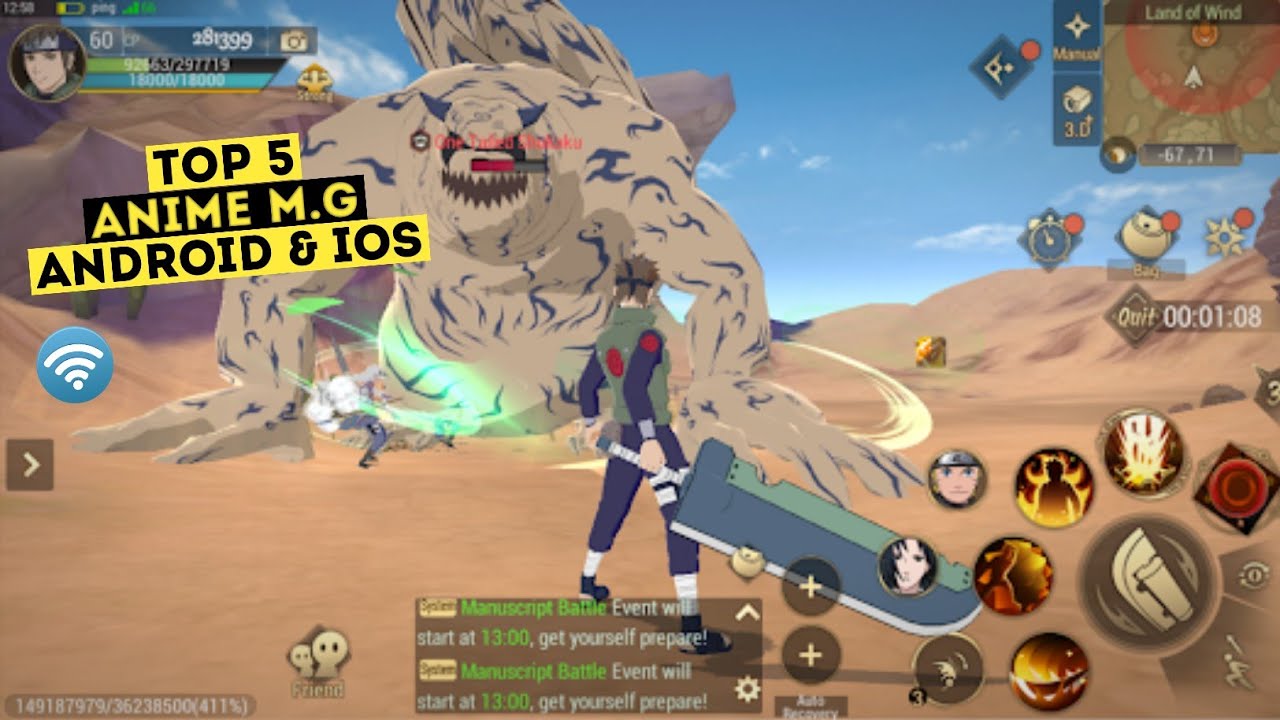1280x720 pixels.
Task: Tap the camera screenshot button
Action: point(295,41)
